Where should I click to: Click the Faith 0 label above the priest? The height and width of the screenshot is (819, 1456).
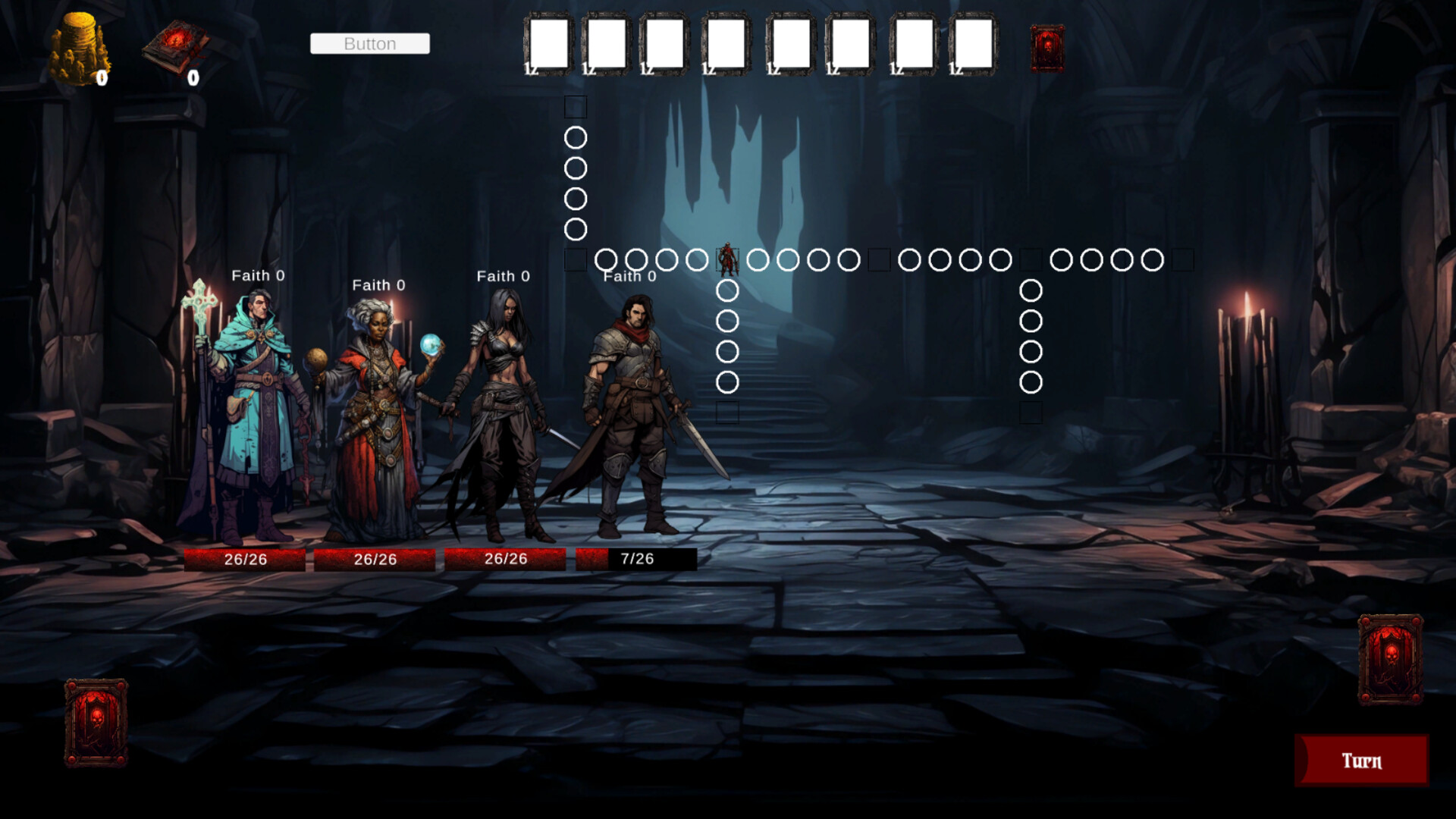(259, 275)
